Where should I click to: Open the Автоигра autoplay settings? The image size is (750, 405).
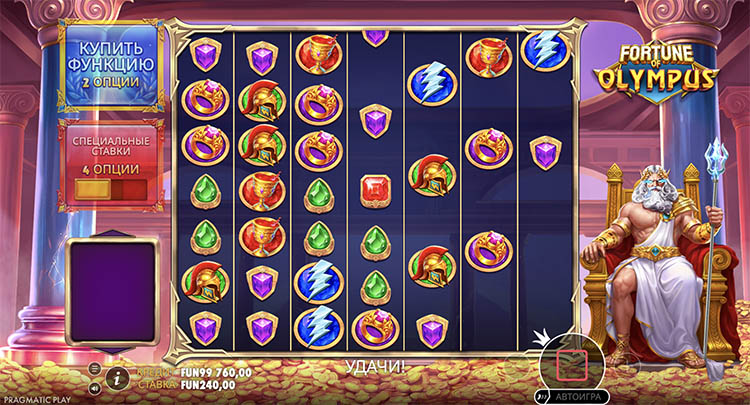pyautogui.click(x=577, y=395)
